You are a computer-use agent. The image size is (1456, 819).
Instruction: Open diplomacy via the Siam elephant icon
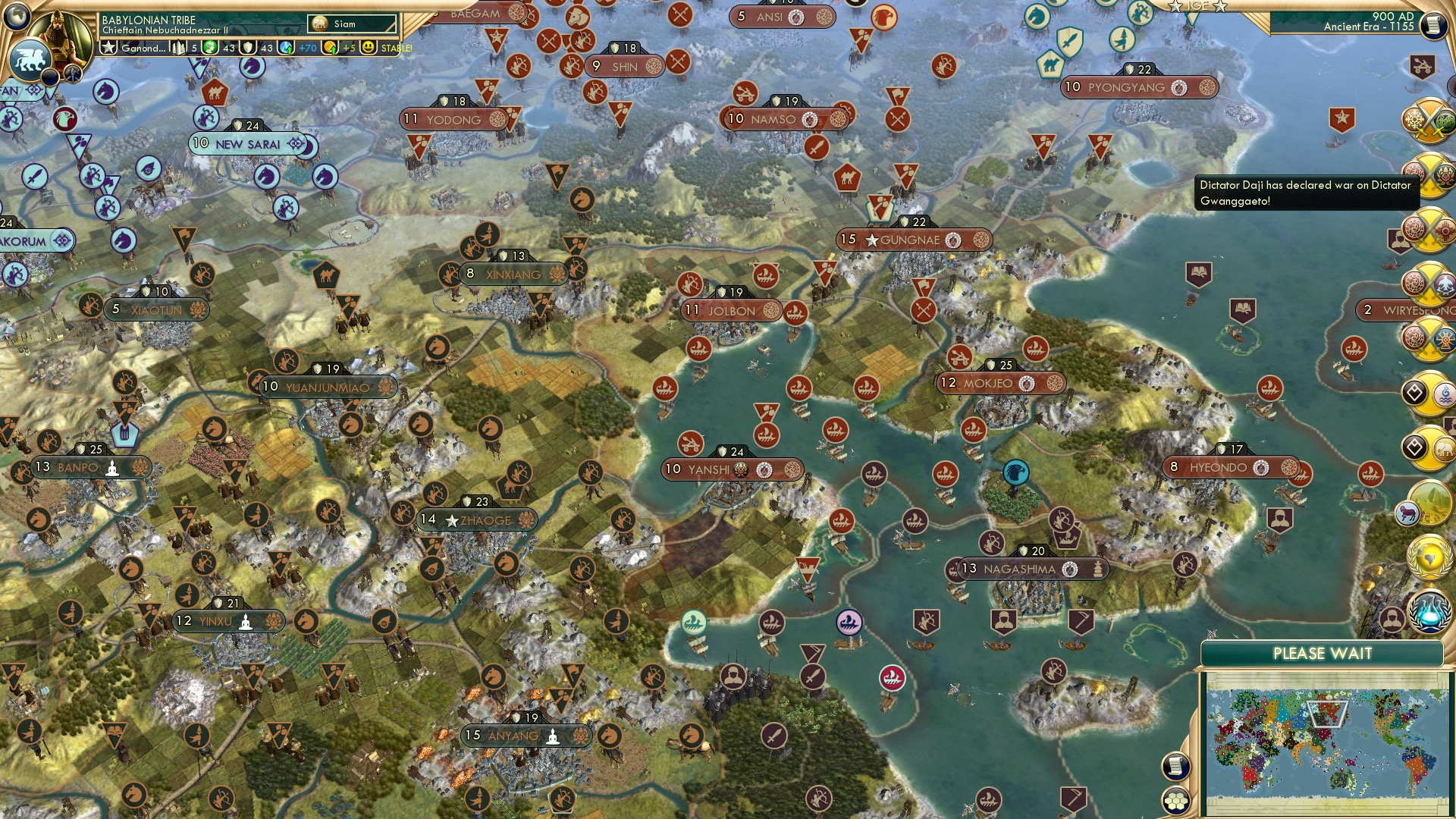[x=318, y=23]
